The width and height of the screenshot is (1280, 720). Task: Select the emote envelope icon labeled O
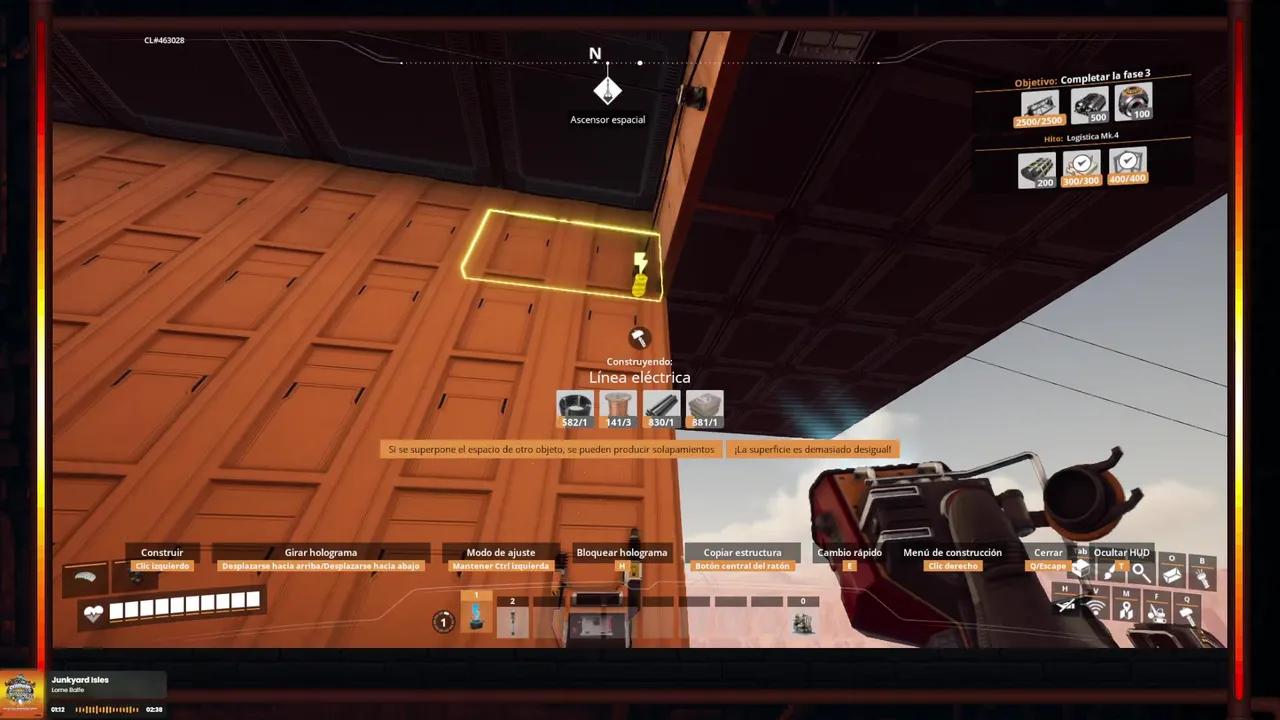point(1171,573)
